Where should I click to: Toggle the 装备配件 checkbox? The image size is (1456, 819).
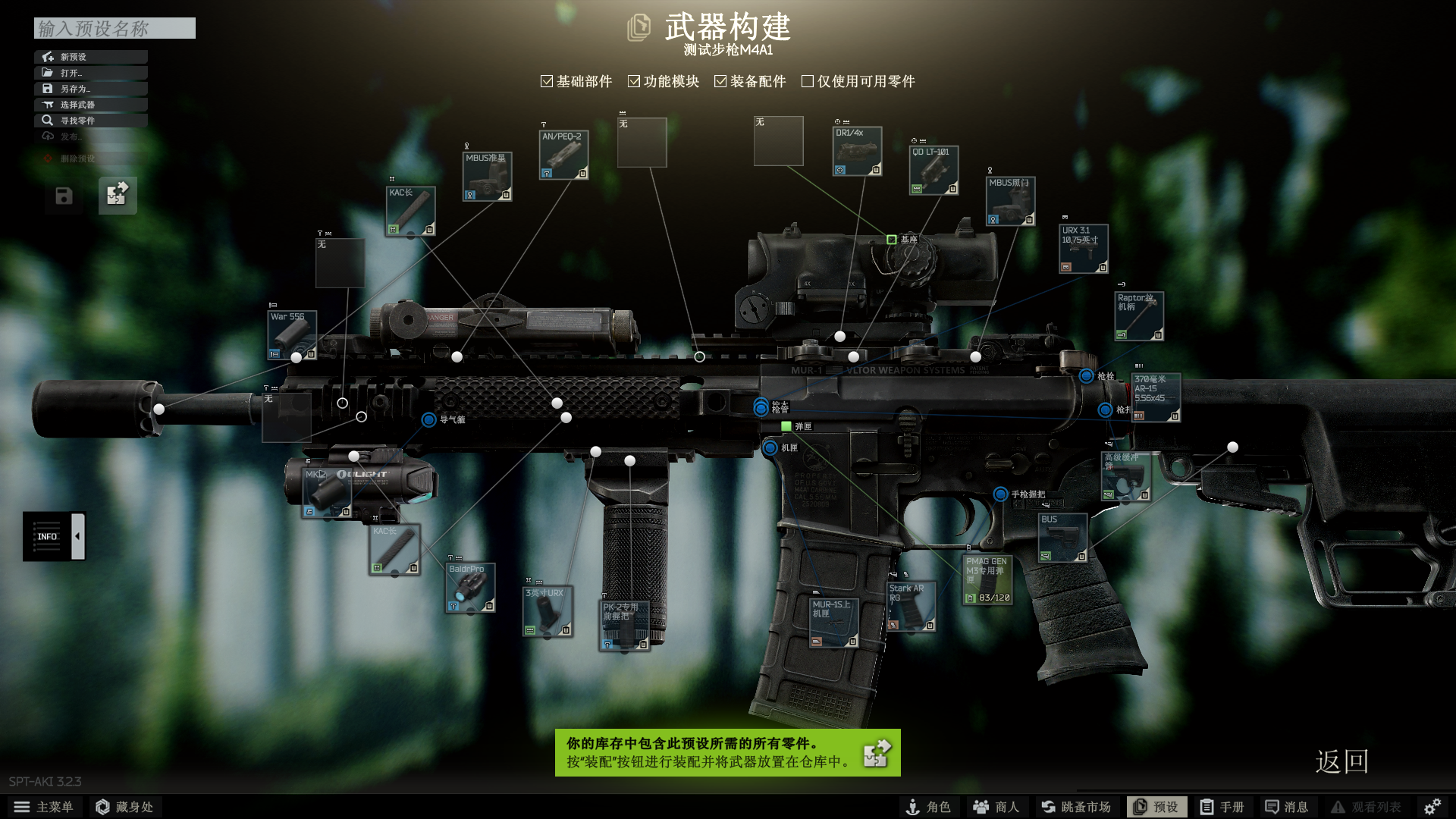[x=720, y=81]
